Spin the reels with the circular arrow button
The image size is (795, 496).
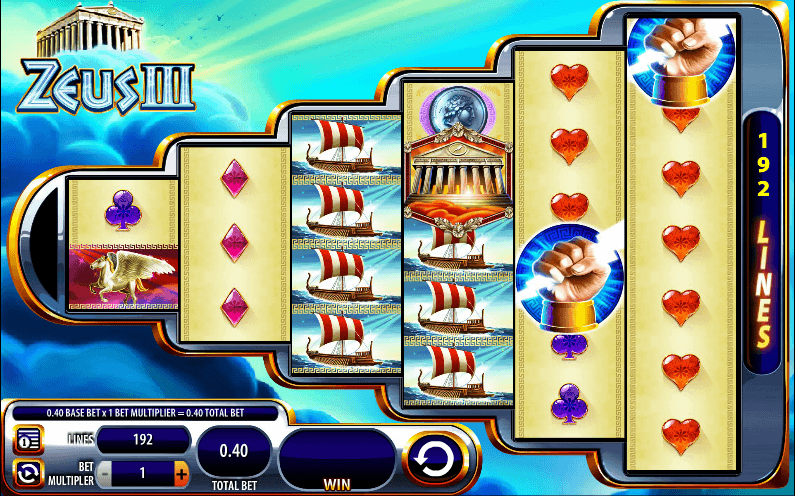coord(435,459)
